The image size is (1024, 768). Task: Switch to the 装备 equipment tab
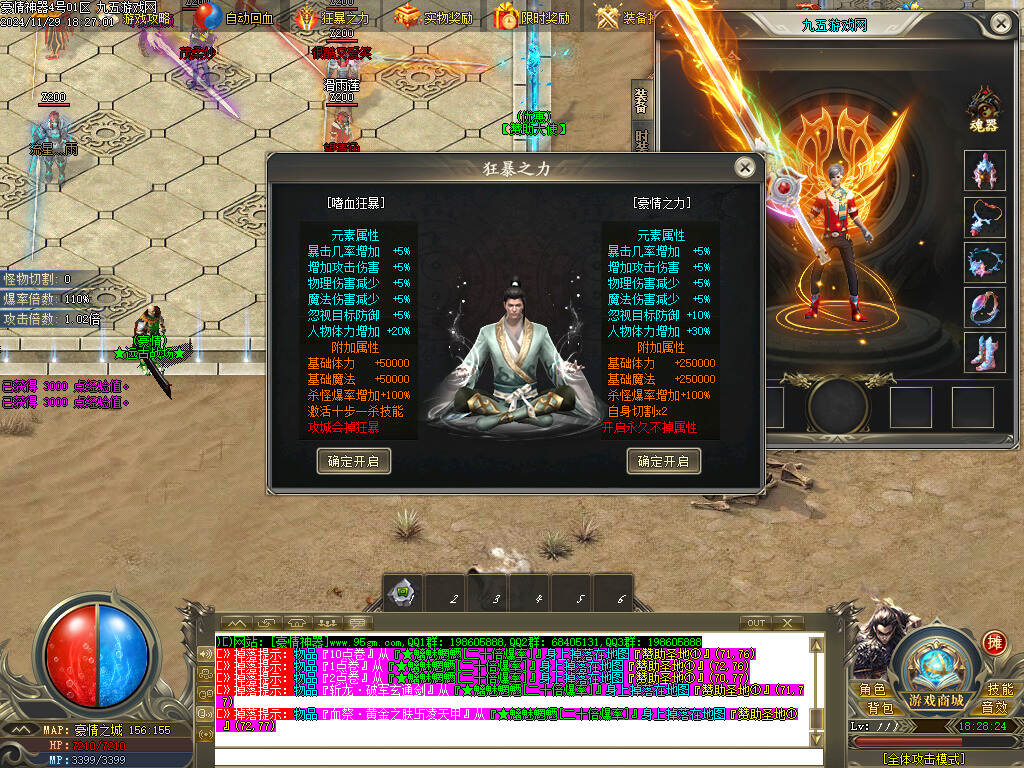[x=641, y=101]
